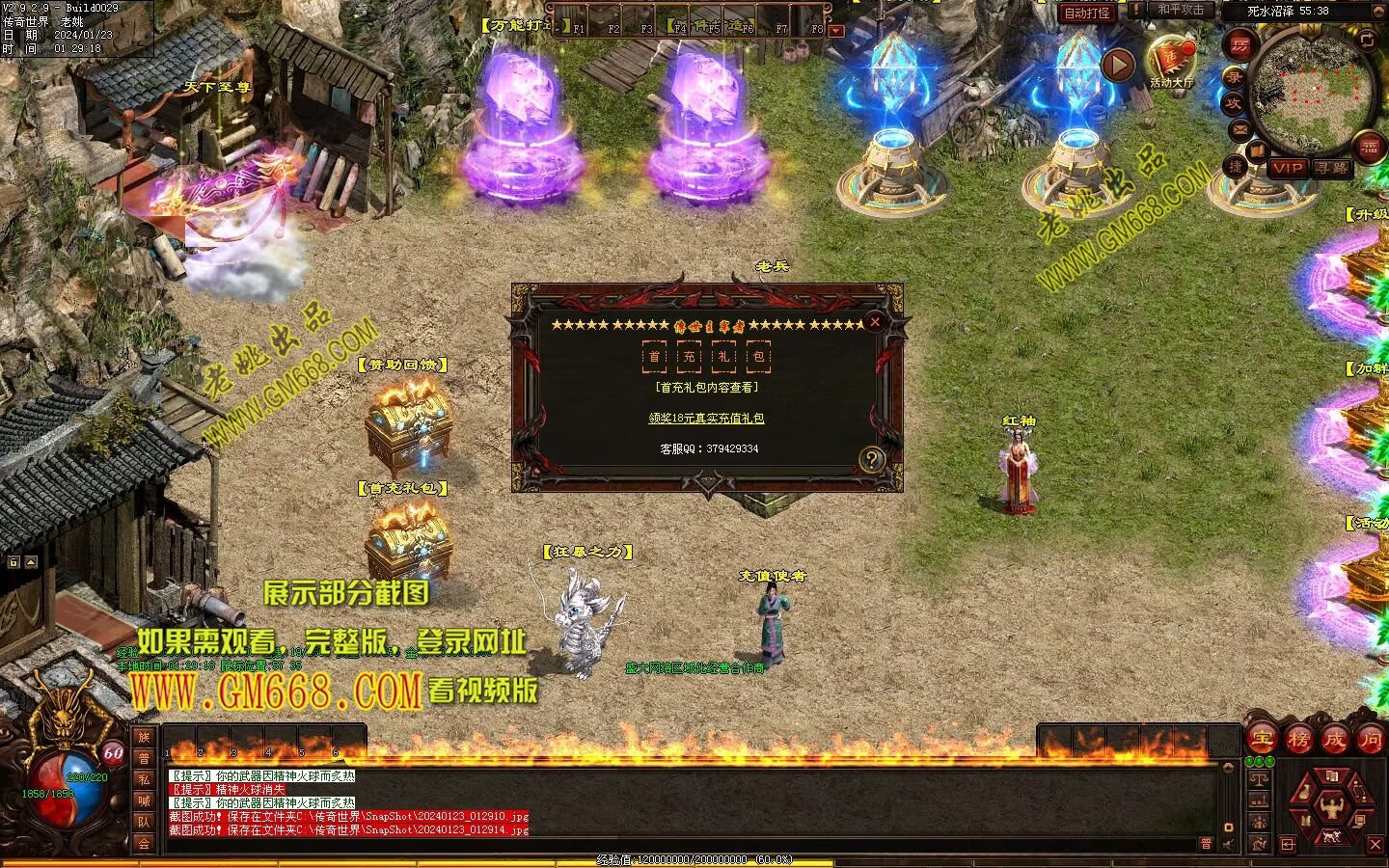Viewport: 1389px width, 868px height.
Task: Open the mail envelope icon
Action: [1239, 128]
